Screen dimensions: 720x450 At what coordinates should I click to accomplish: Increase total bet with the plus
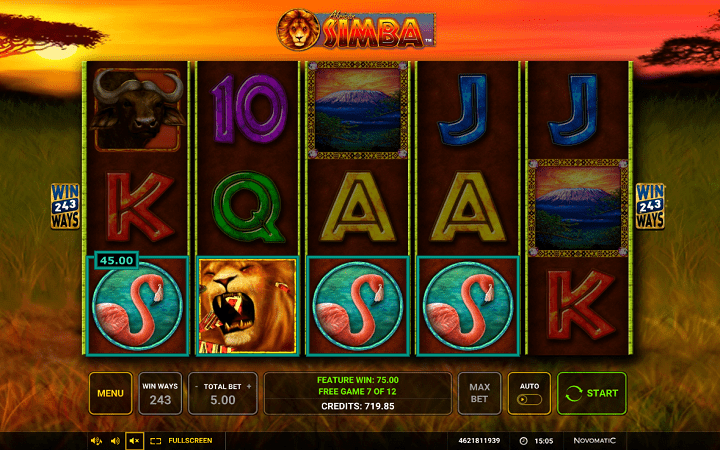click(249, 385)
